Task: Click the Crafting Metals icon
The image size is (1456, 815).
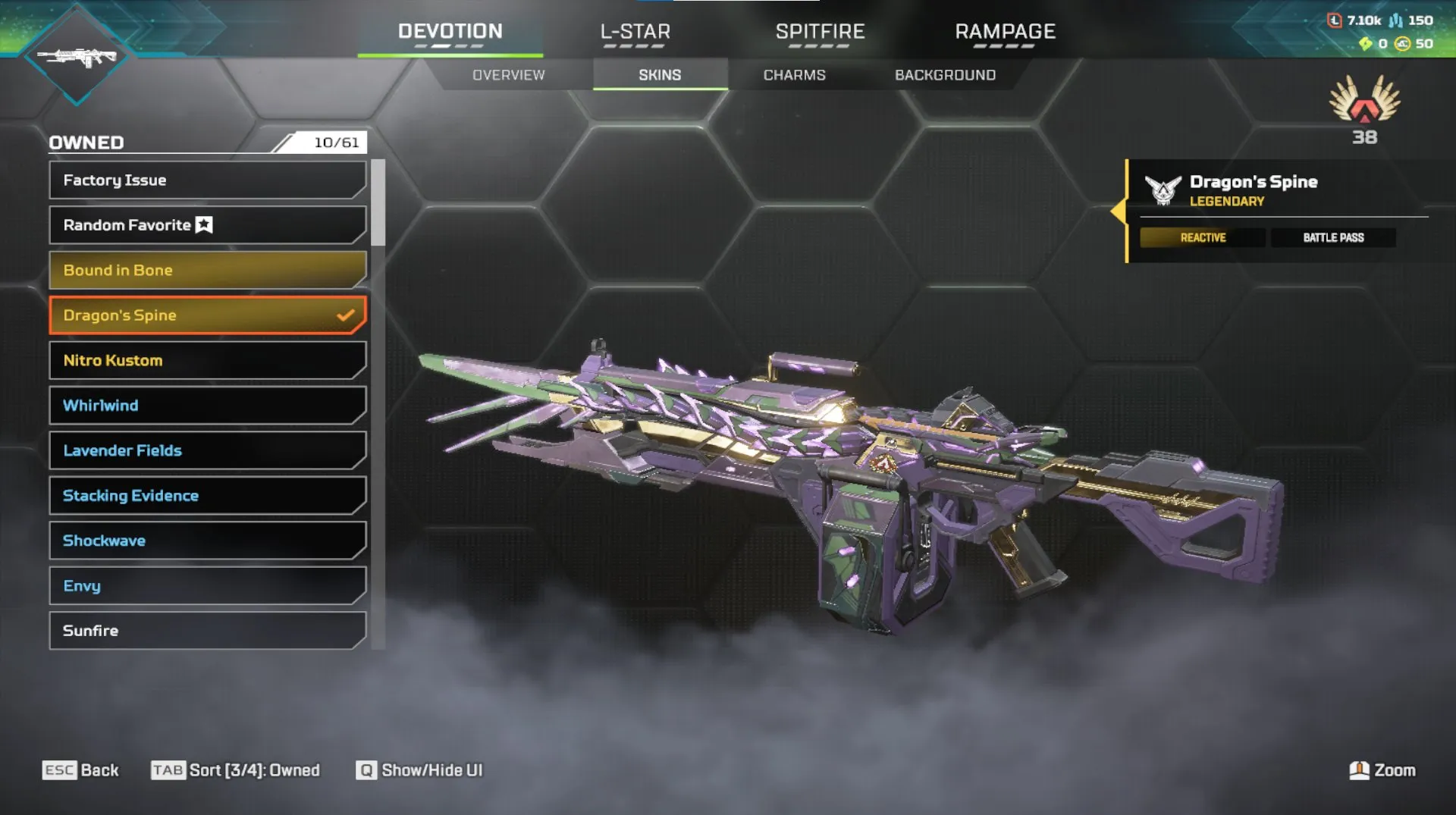Action: (1395, 20)
